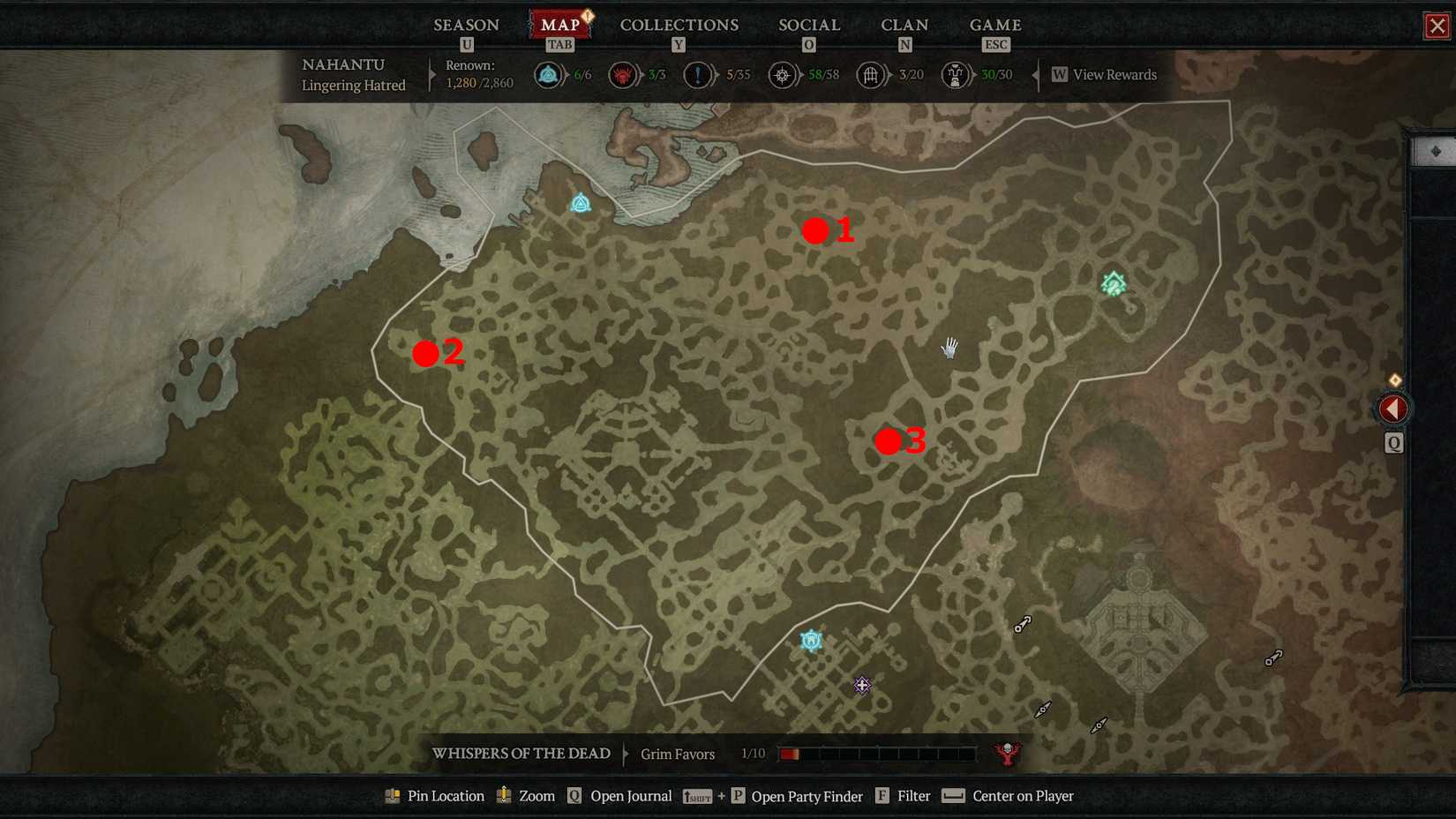This screenshot has height=819, width=1456.
Task: Click the Waypoints renown counter icon showing 6/6
Action: pos(548,75)
